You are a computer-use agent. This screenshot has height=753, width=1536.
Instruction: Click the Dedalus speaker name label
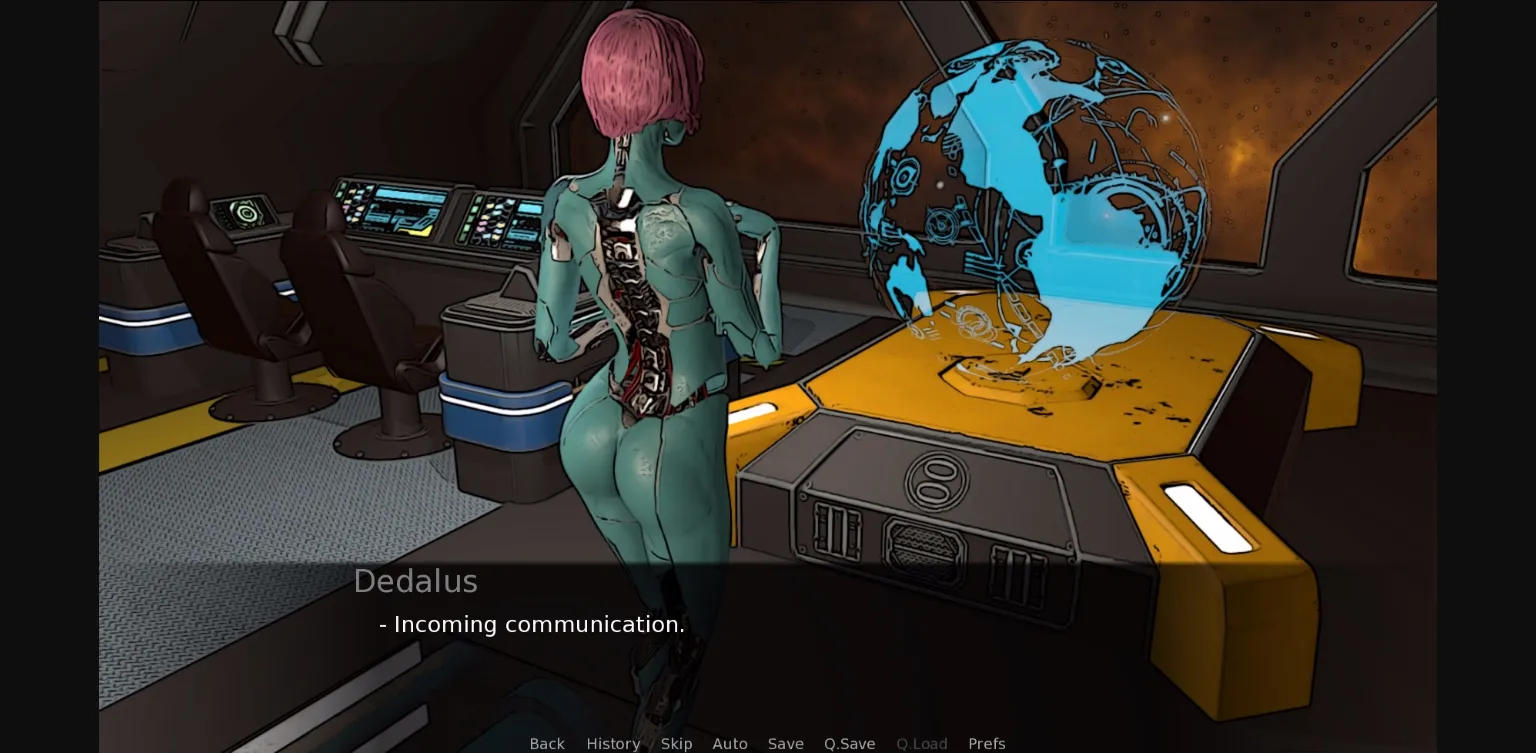point(416,581)
